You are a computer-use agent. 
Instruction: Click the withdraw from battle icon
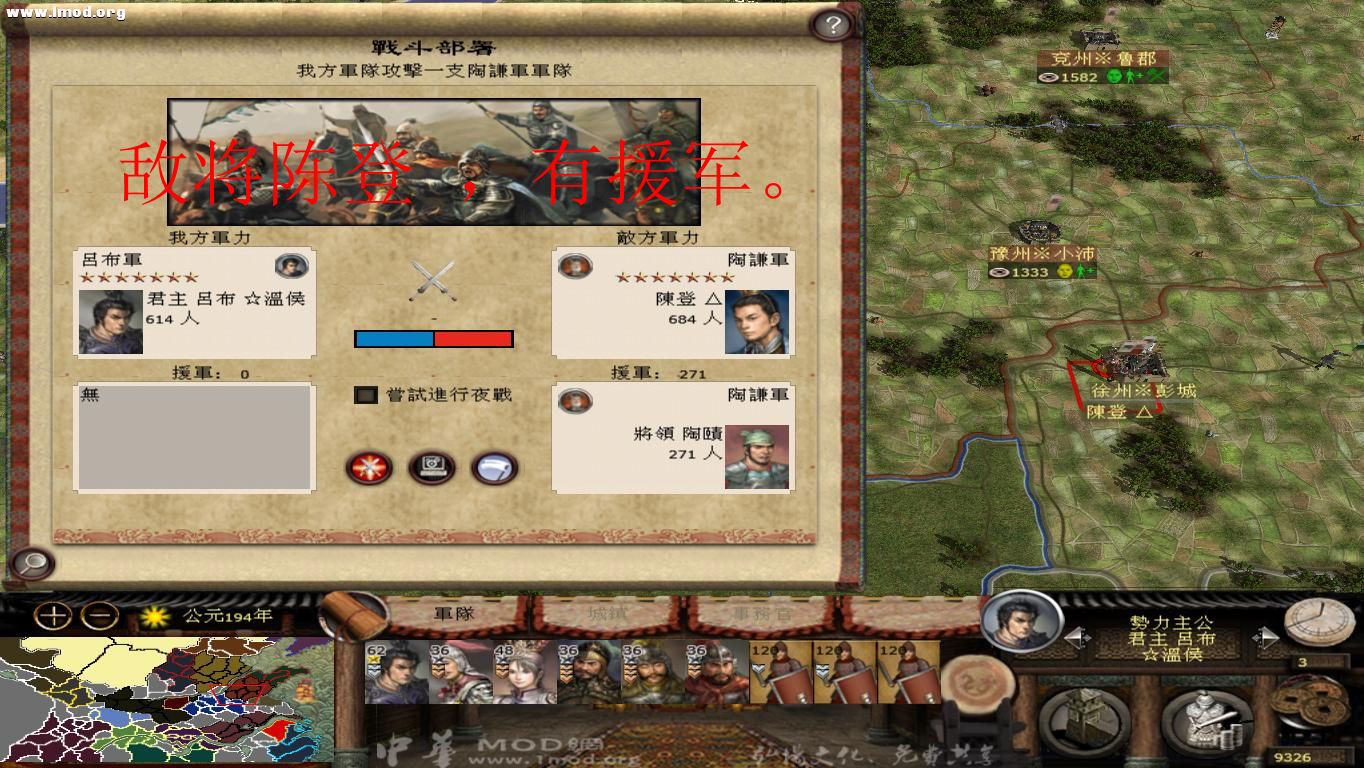point(492,467)
